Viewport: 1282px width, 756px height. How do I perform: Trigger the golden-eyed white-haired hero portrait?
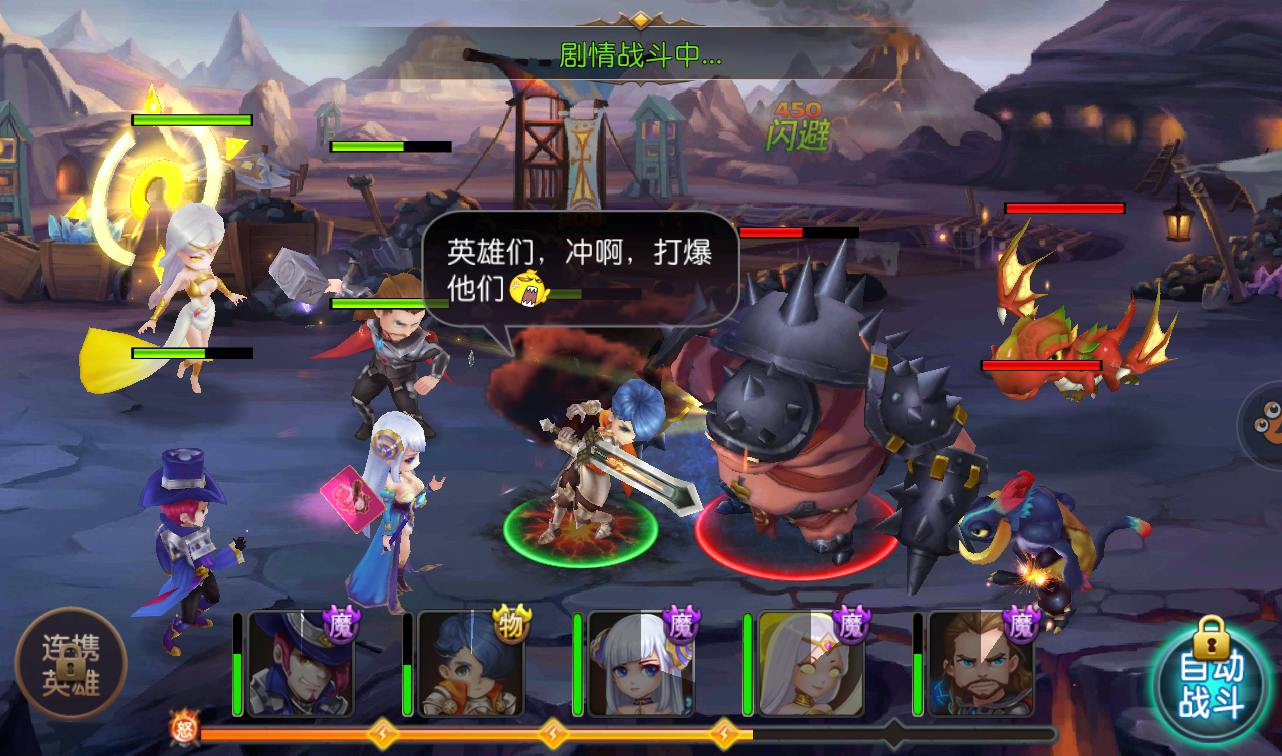810,665
